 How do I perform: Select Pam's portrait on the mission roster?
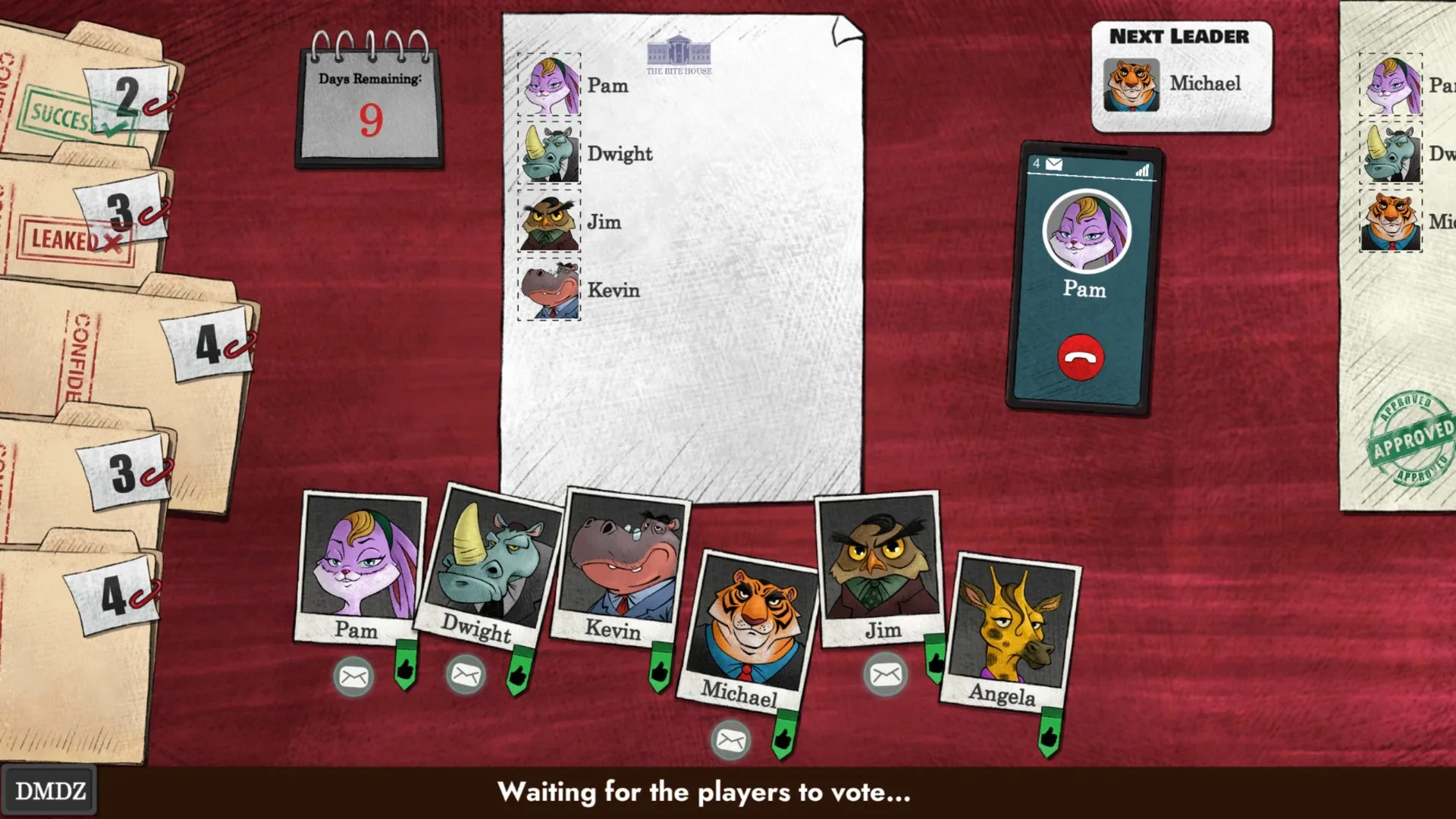pyautogui.click(x=548, y=86)
